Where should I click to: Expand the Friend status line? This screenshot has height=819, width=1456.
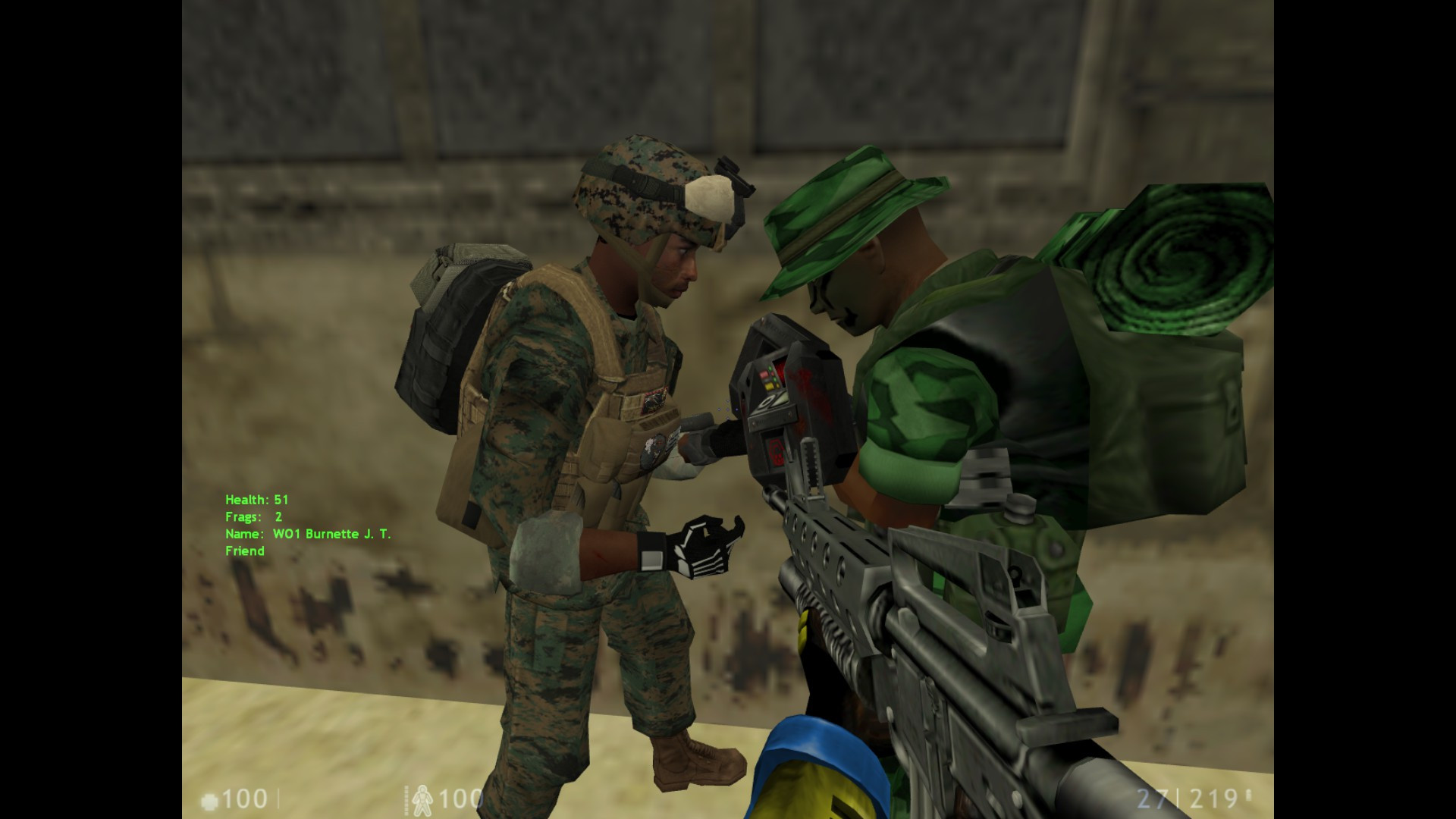(244, 551)
